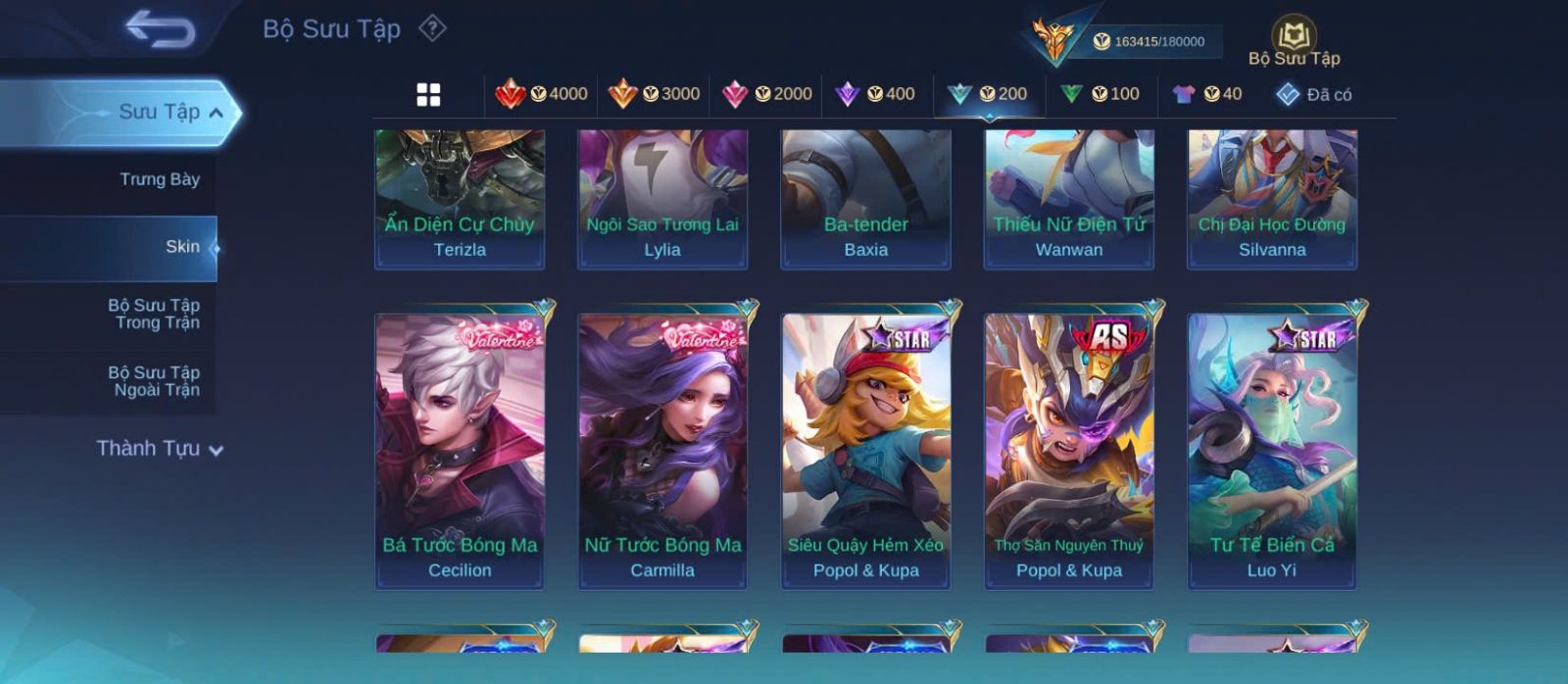Show the 100 point tier skins

tap(1101, 94)
